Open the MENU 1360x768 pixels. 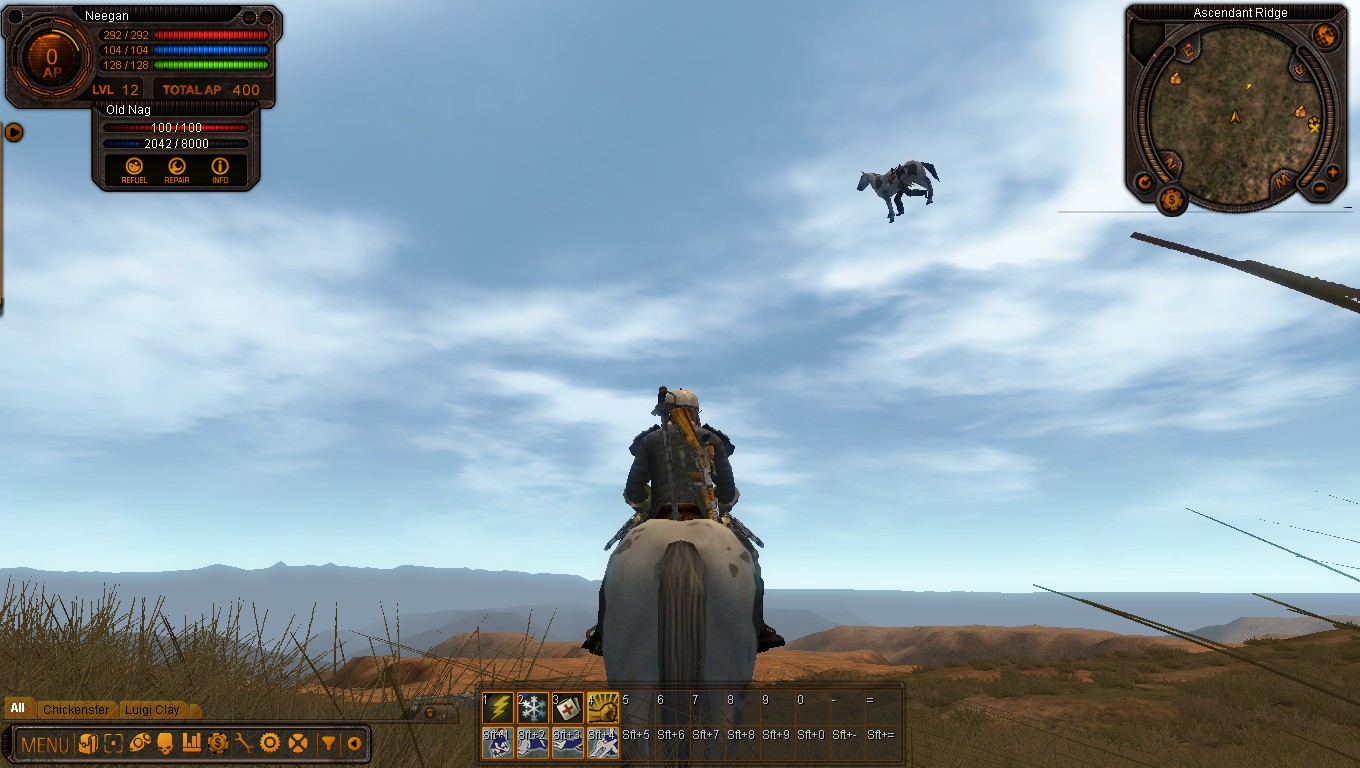tap(44, 742)
